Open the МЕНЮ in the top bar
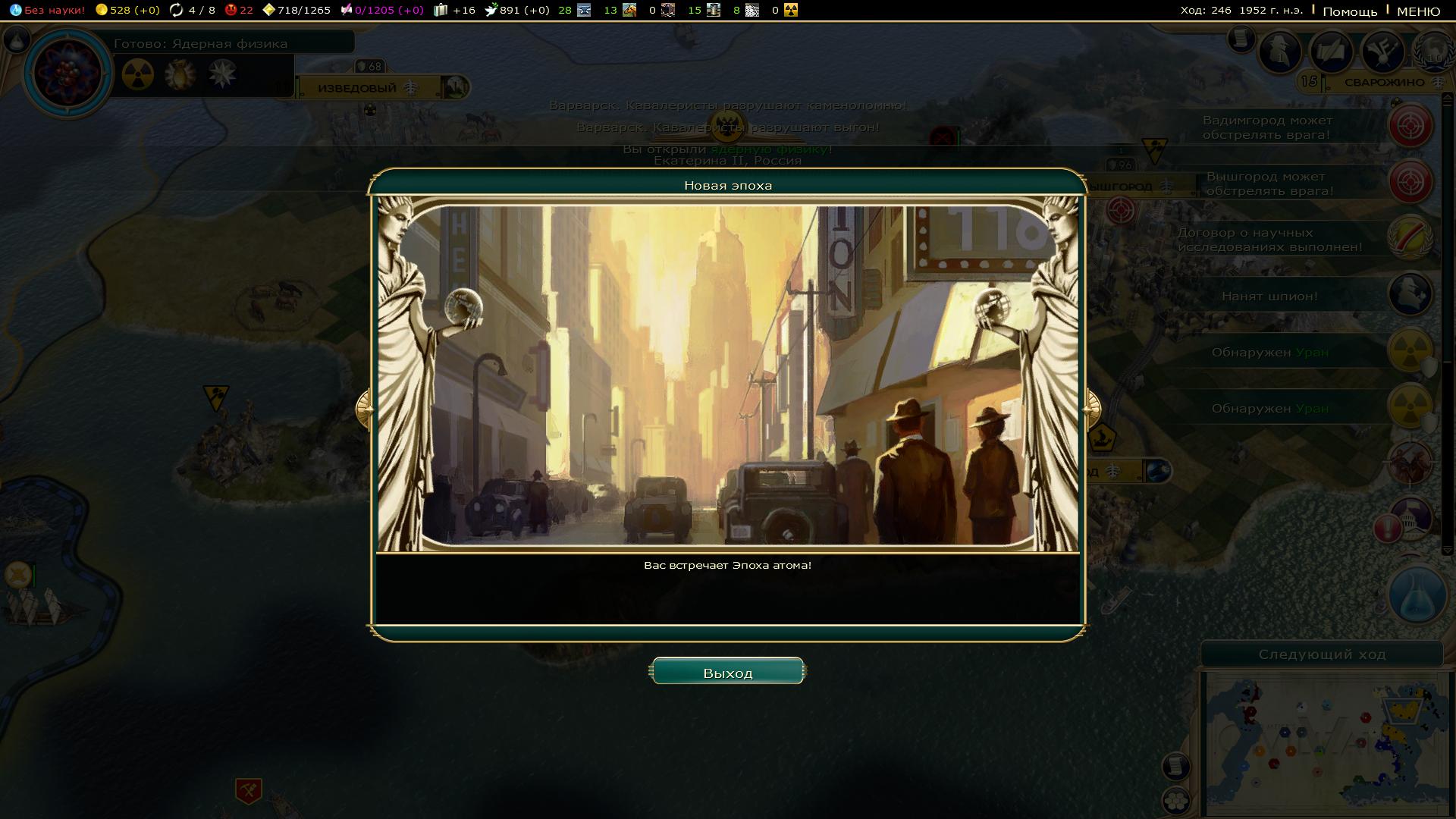The image size is (1456, 819). (1418, 11)
